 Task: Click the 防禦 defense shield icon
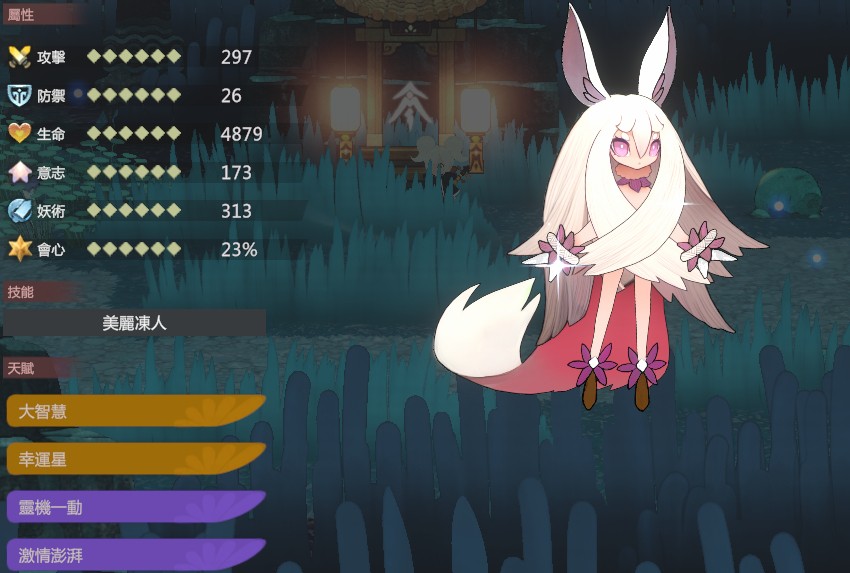click(x=19, y=95)
